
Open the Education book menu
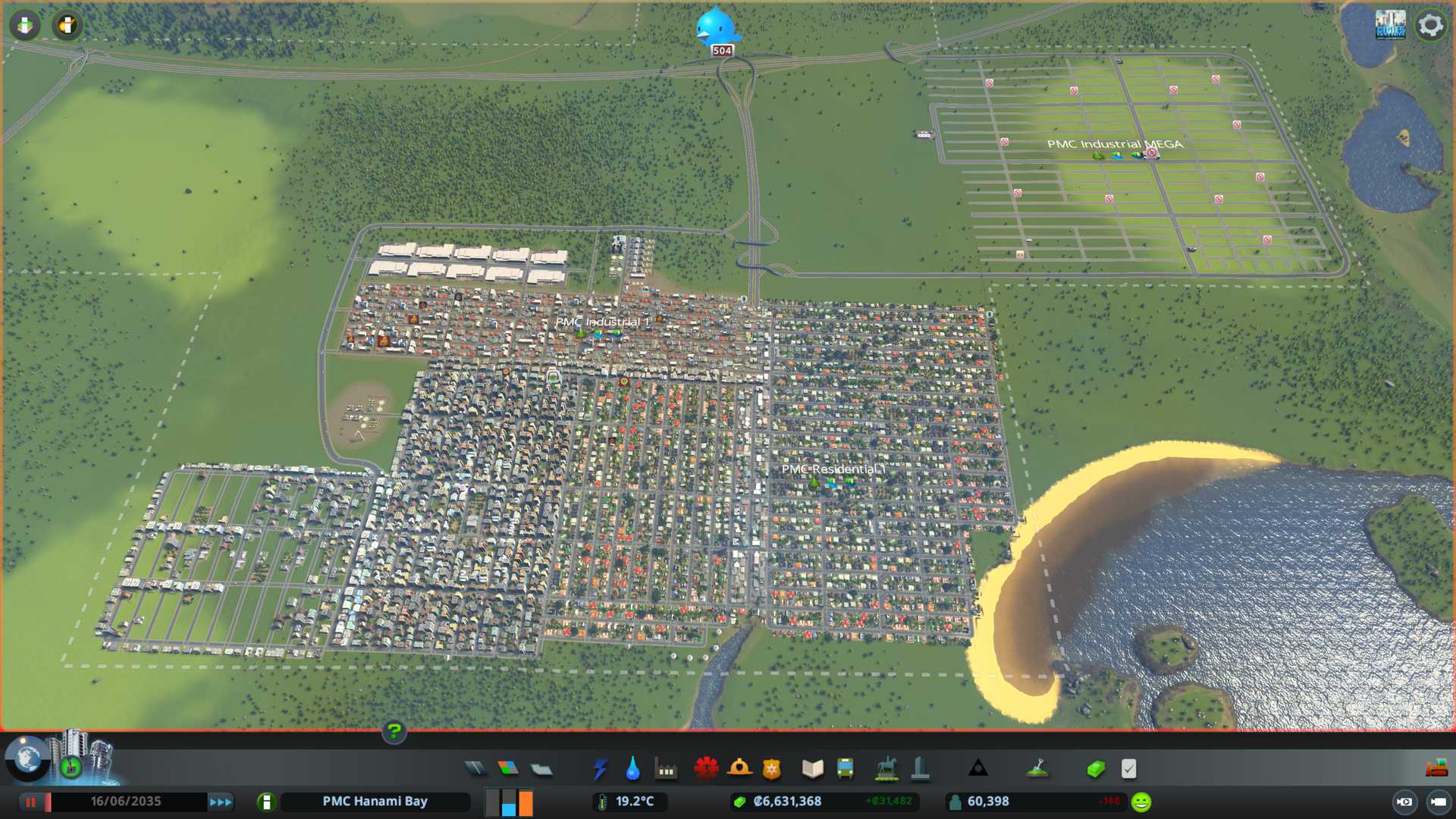pyautogui.click(x=812, y=769)
